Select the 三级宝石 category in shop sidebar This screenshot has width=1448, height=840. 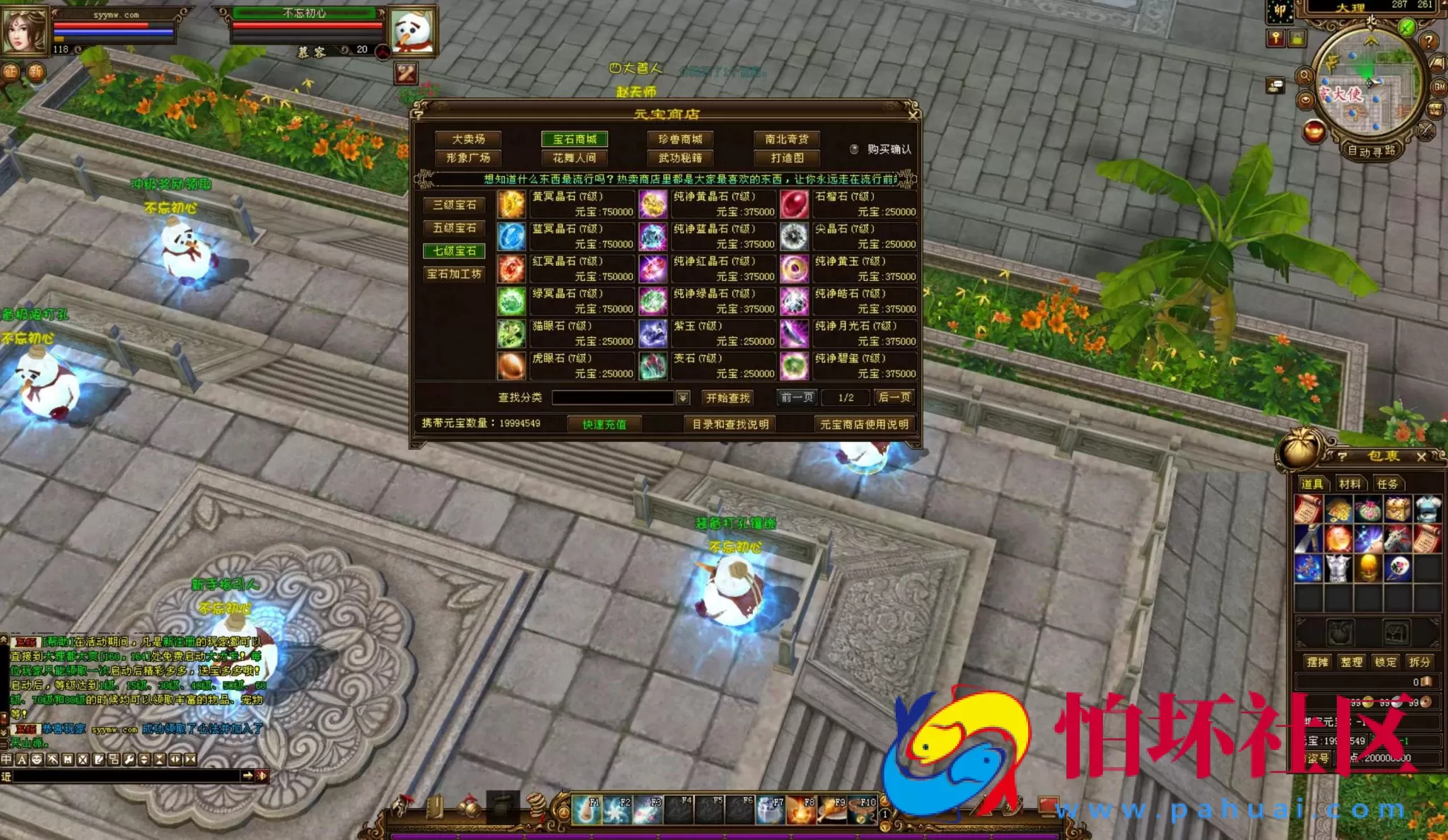coord(455,204)
